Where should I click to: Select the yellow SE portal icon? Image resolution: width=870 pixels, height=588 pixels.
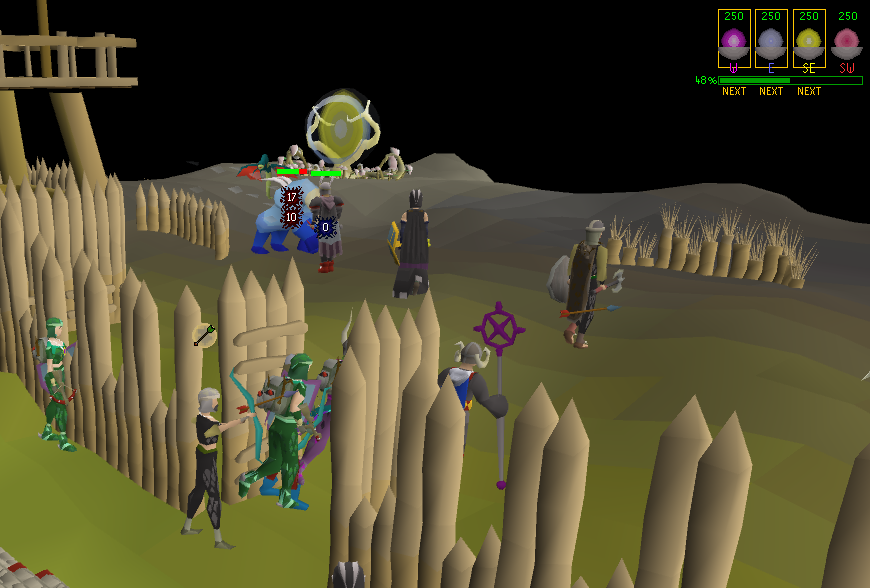point(809,42)
